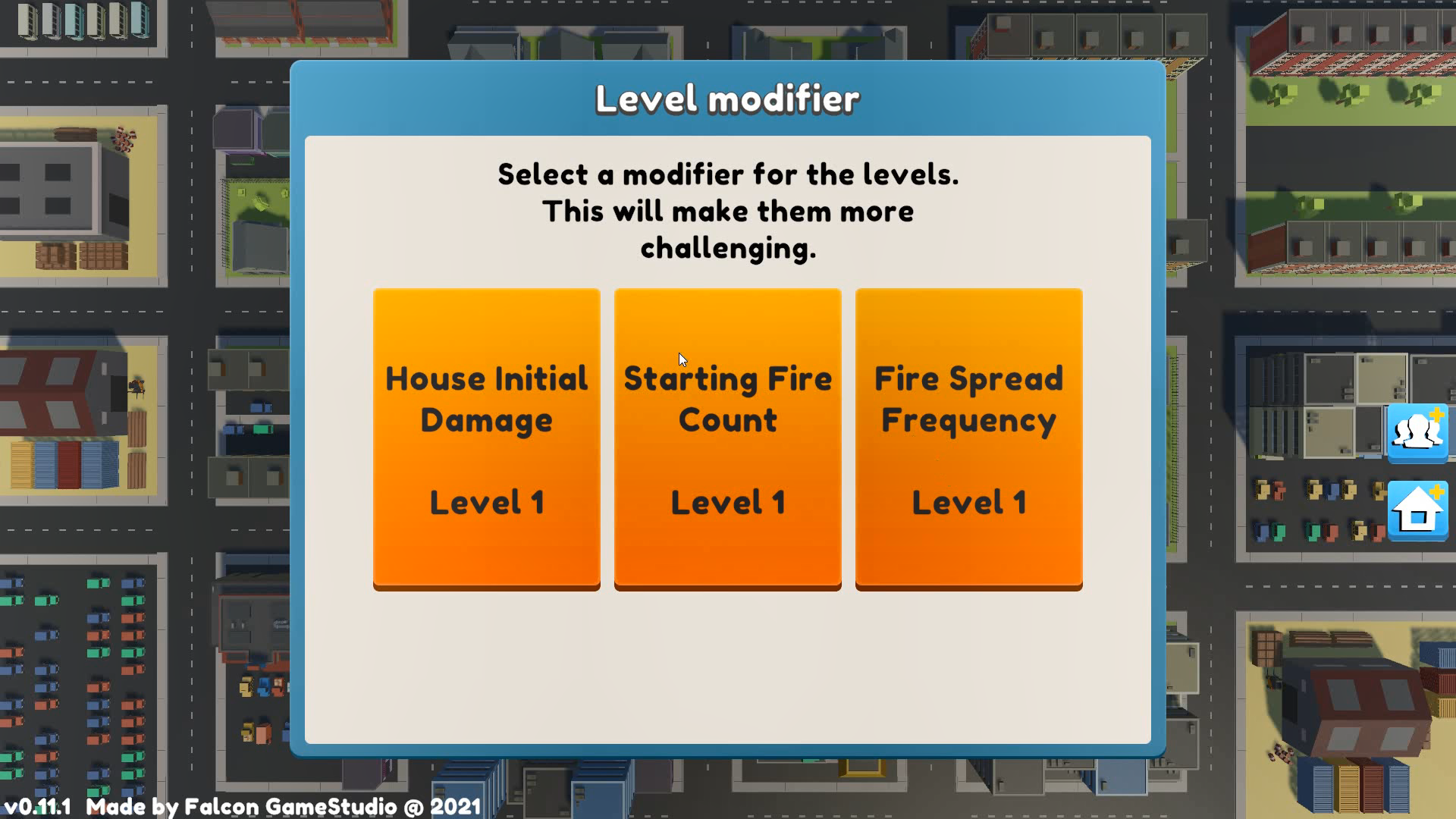Click the yellow plus on the house icon

coord(1436,491)
